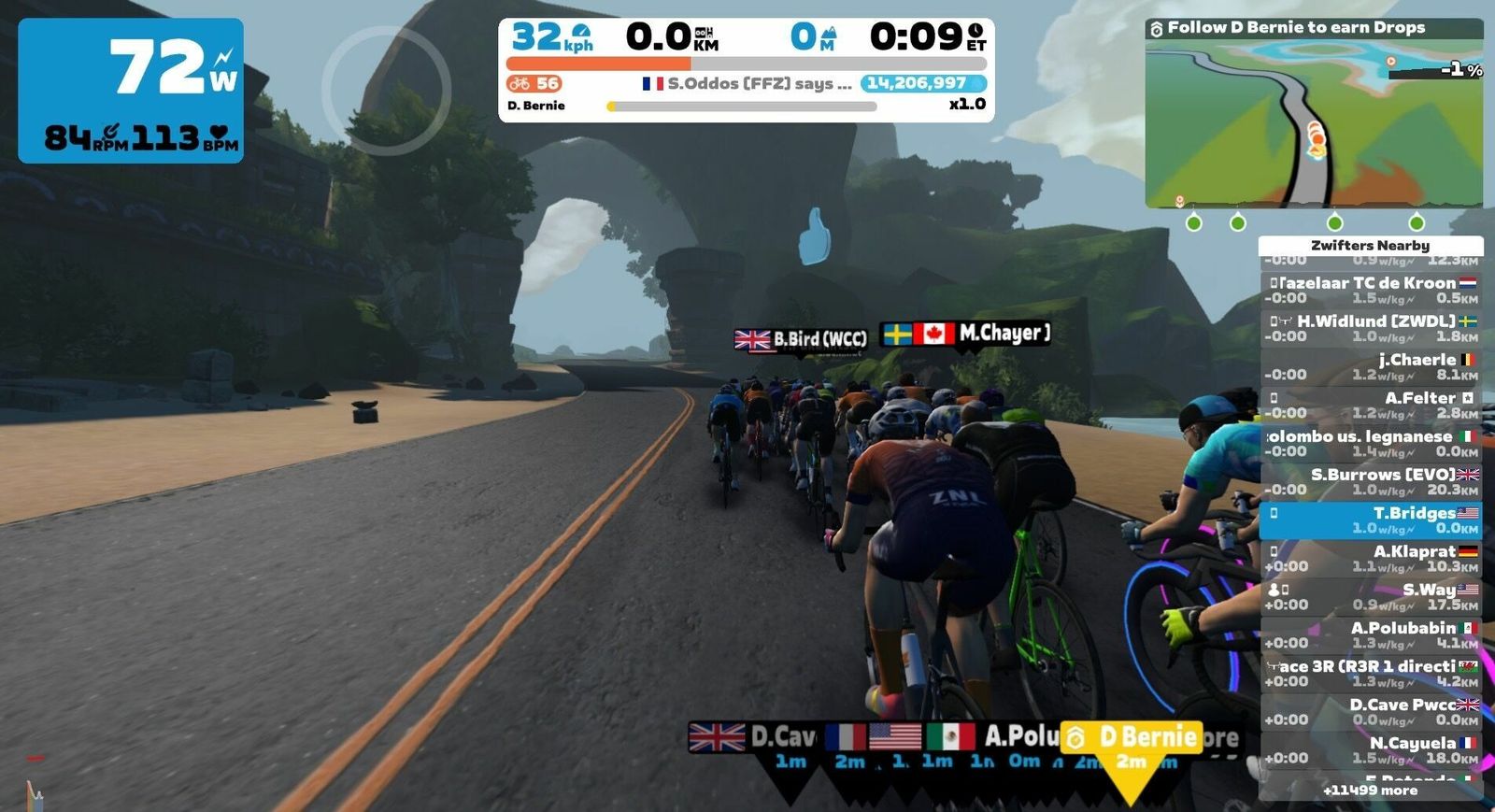Click the yellow D Bernie name tag
This screenshot has width=1495, height=812.
click(x=1132, y=738)
